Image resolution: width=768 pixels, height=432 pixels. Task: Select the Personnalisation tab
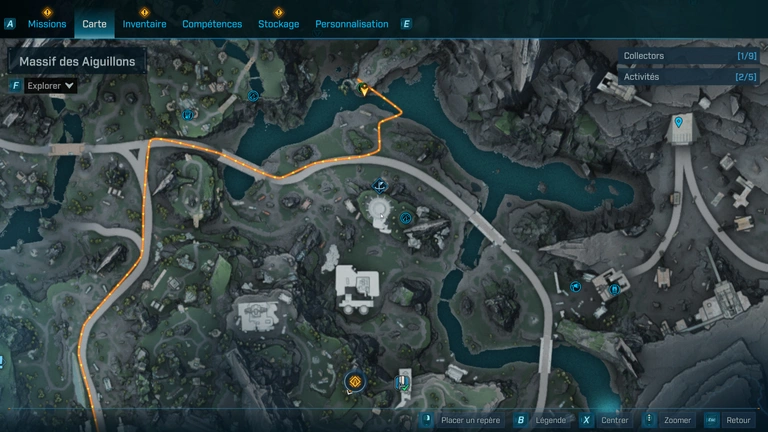coord(351,24)
